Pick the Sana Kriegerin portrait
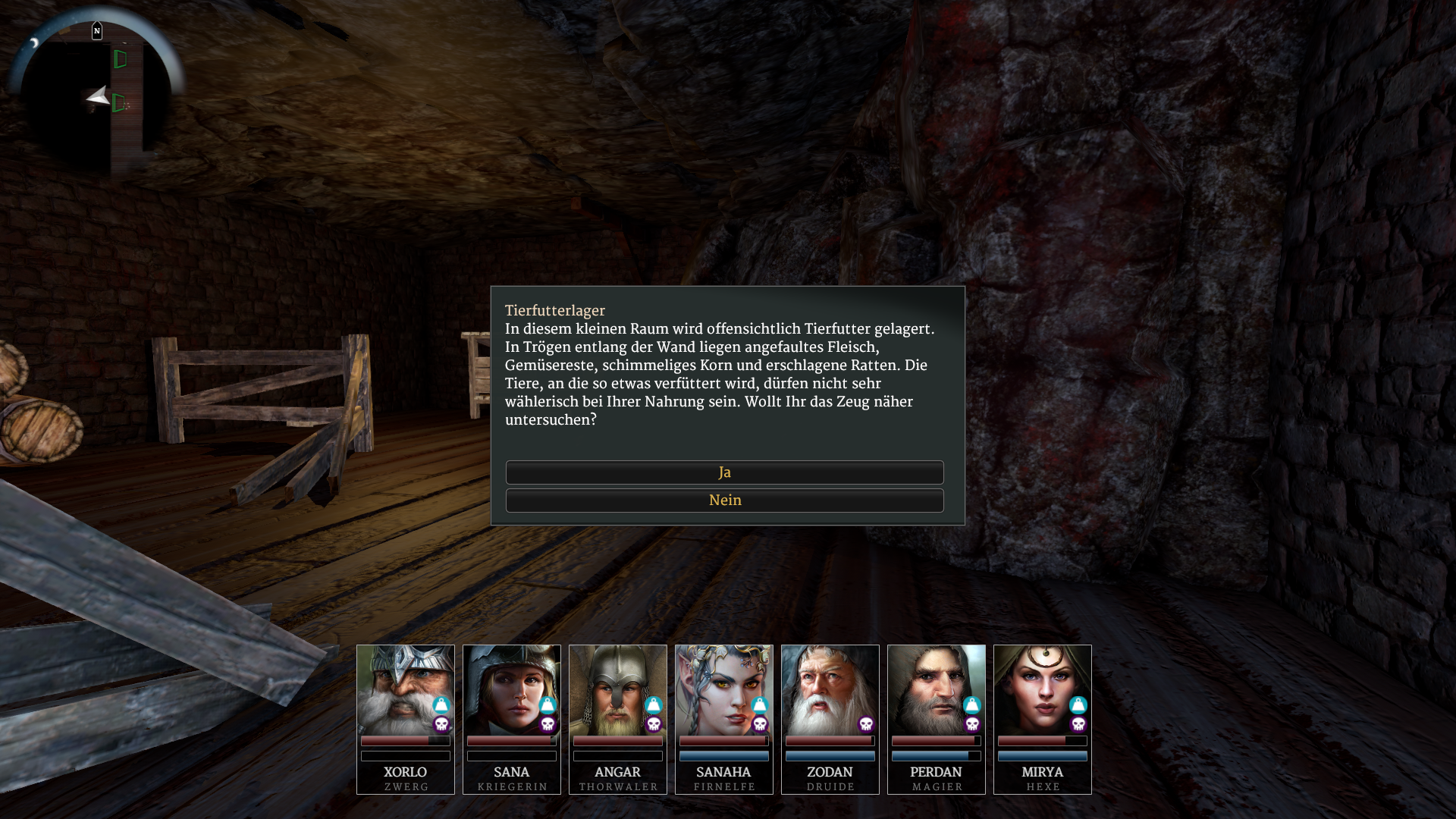Image resolution: width=1456 pixels, height=819 pixels. tap(511, 689)
